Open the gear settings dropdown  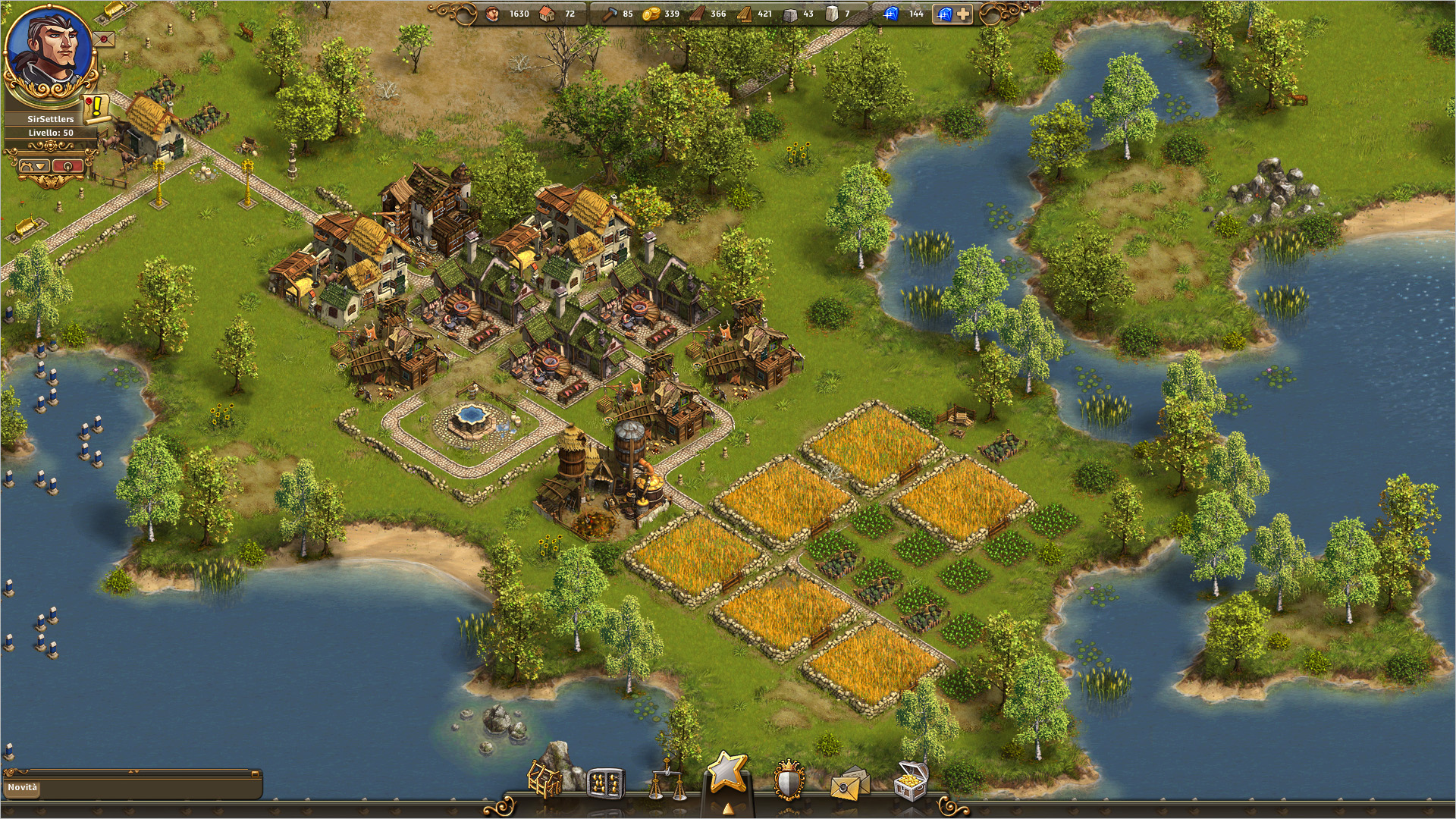(x=33, y=166)
